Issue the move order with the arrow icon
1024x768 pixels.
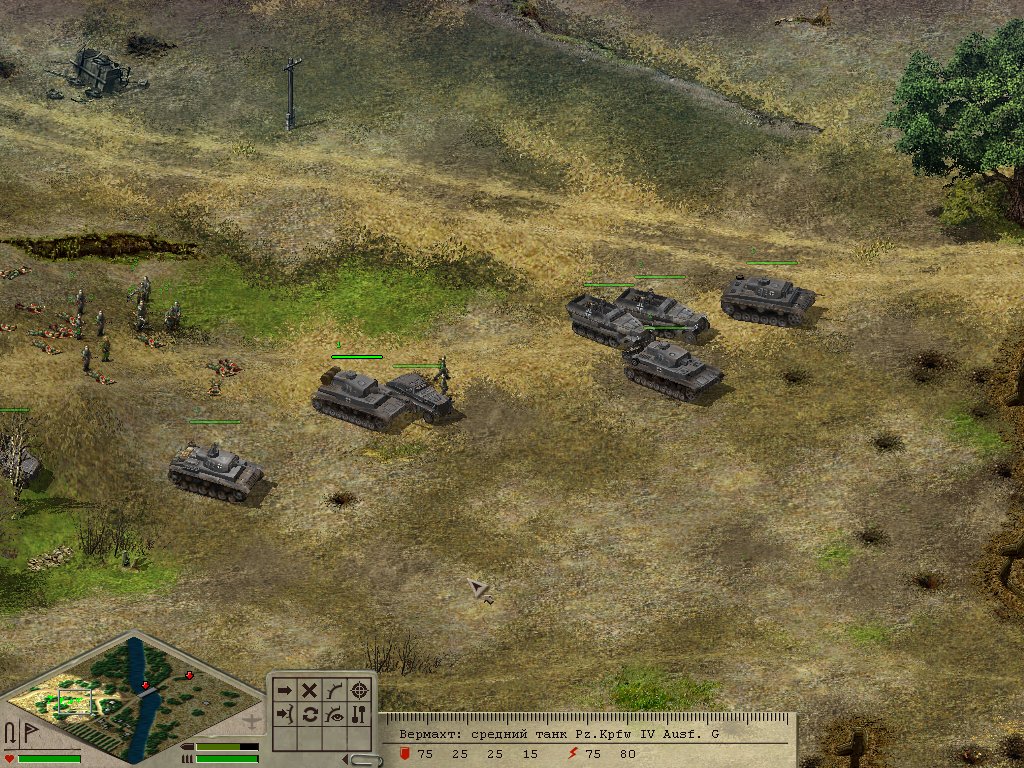[x=285, y=690]
